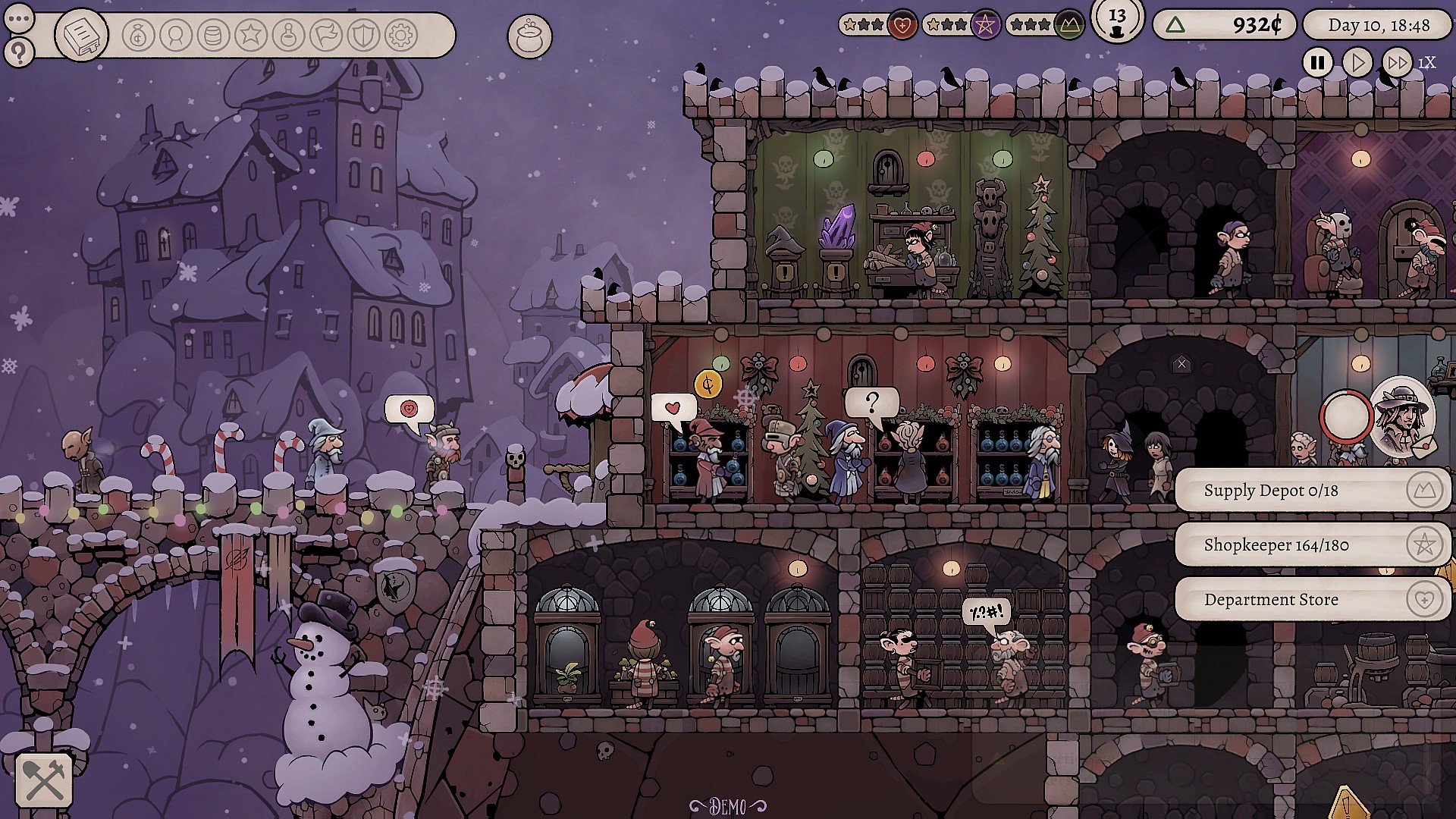Open the shield icon in the top bar
Viewport: 1456px width, 819px height.
pos(362,33)
